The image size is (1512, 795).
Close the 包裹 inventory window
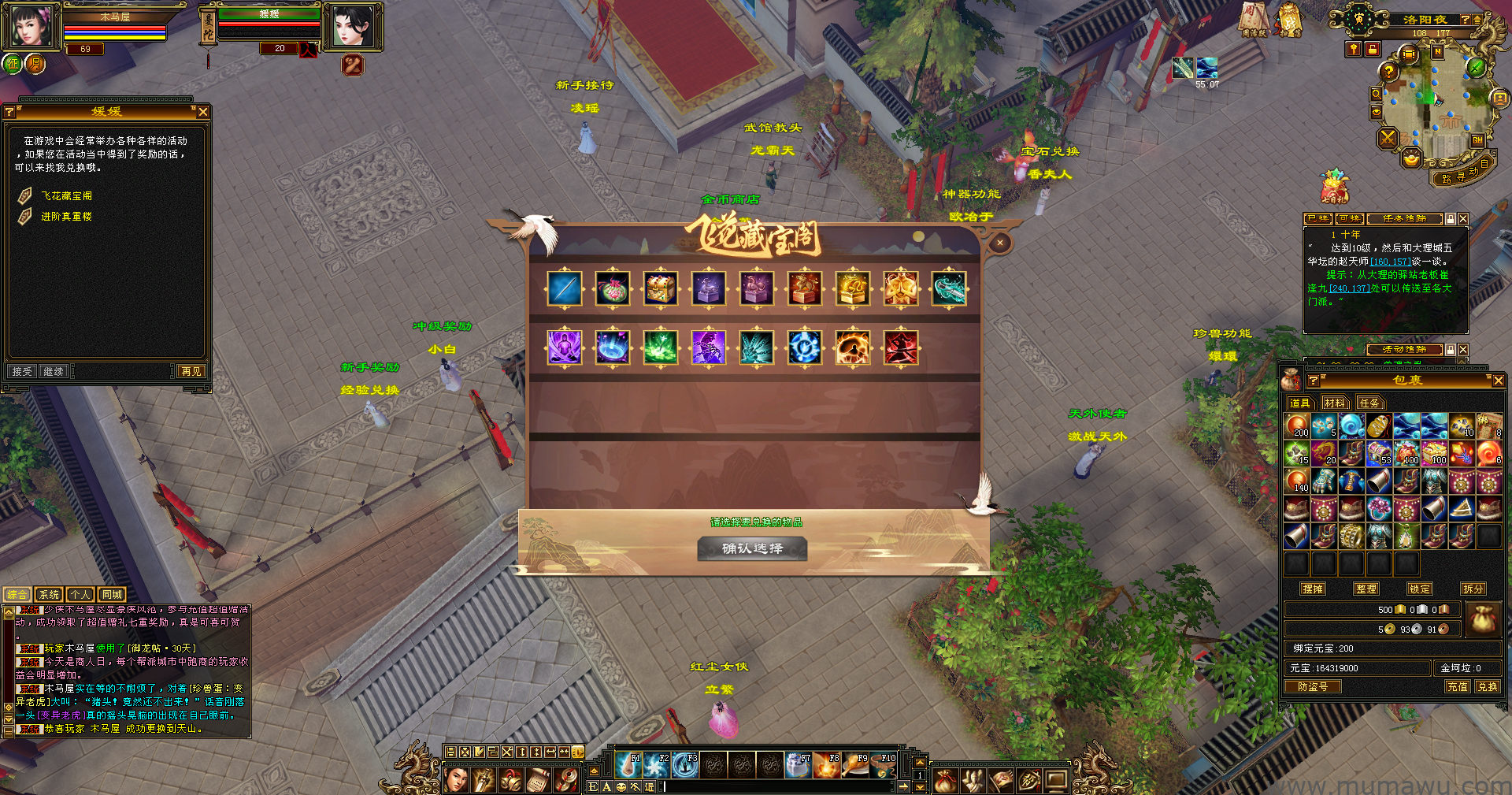(1498, 381)
